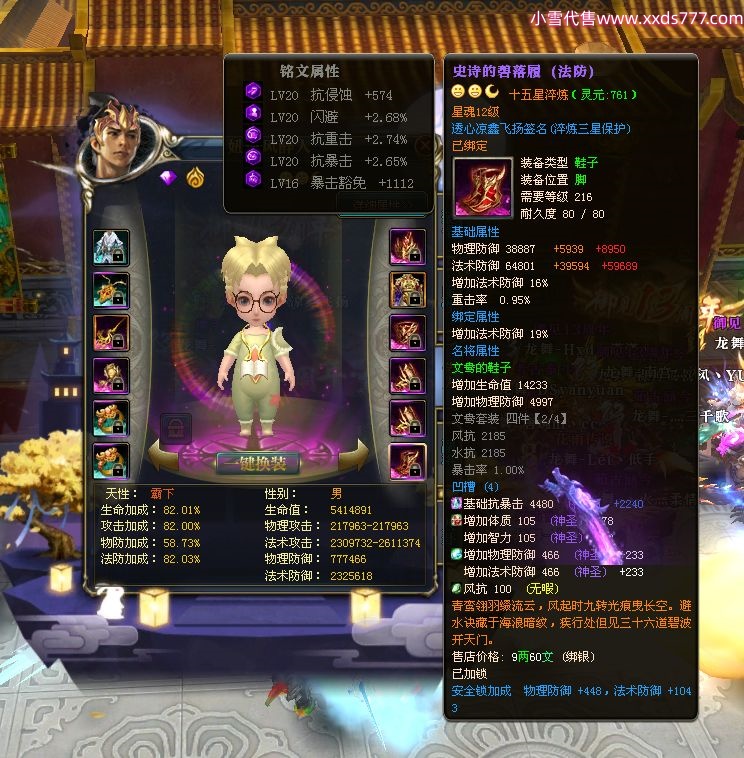
Task: Select the red flame helmet slot
Action: (x=407, y=247)
